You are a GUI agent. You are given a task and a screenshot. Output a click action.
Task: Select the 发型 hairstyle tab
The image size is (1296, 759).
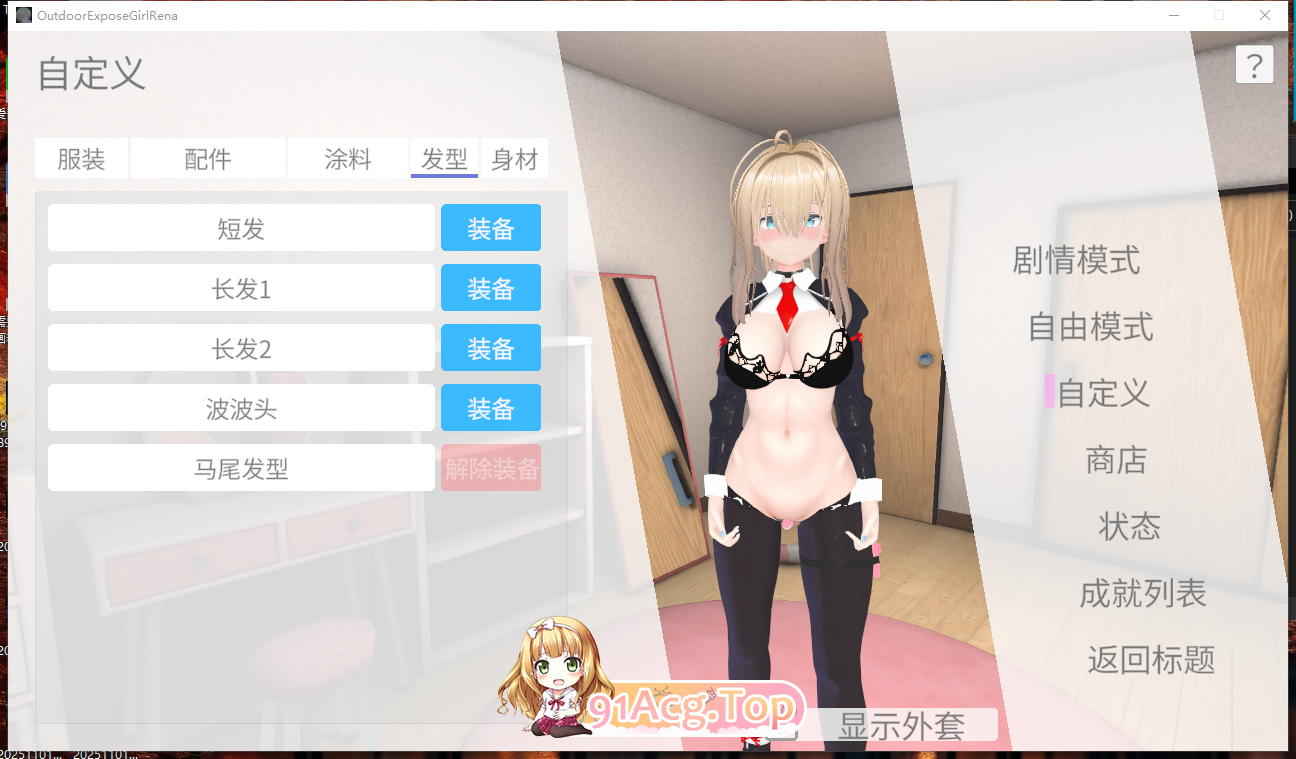tap(444, 158)
